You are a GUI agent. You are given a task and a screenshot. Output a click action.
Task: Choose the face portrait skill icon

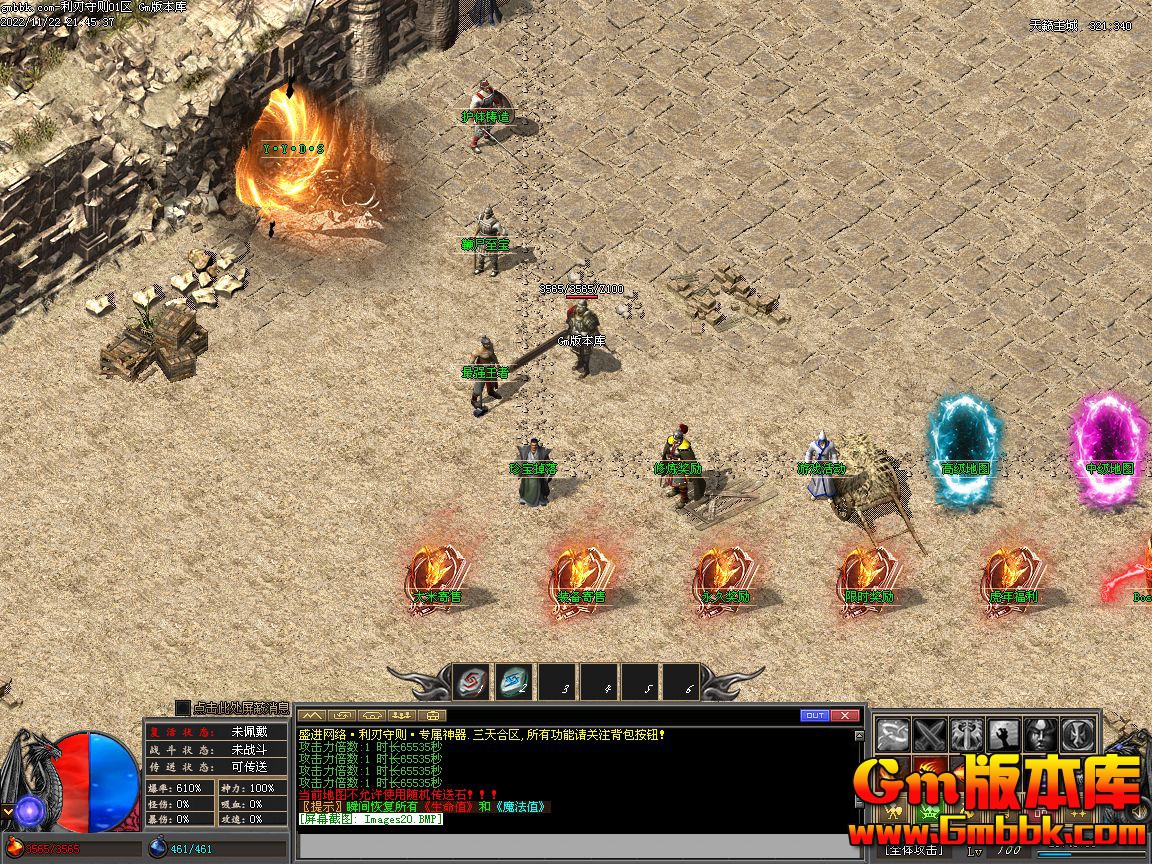point(1040,736)
